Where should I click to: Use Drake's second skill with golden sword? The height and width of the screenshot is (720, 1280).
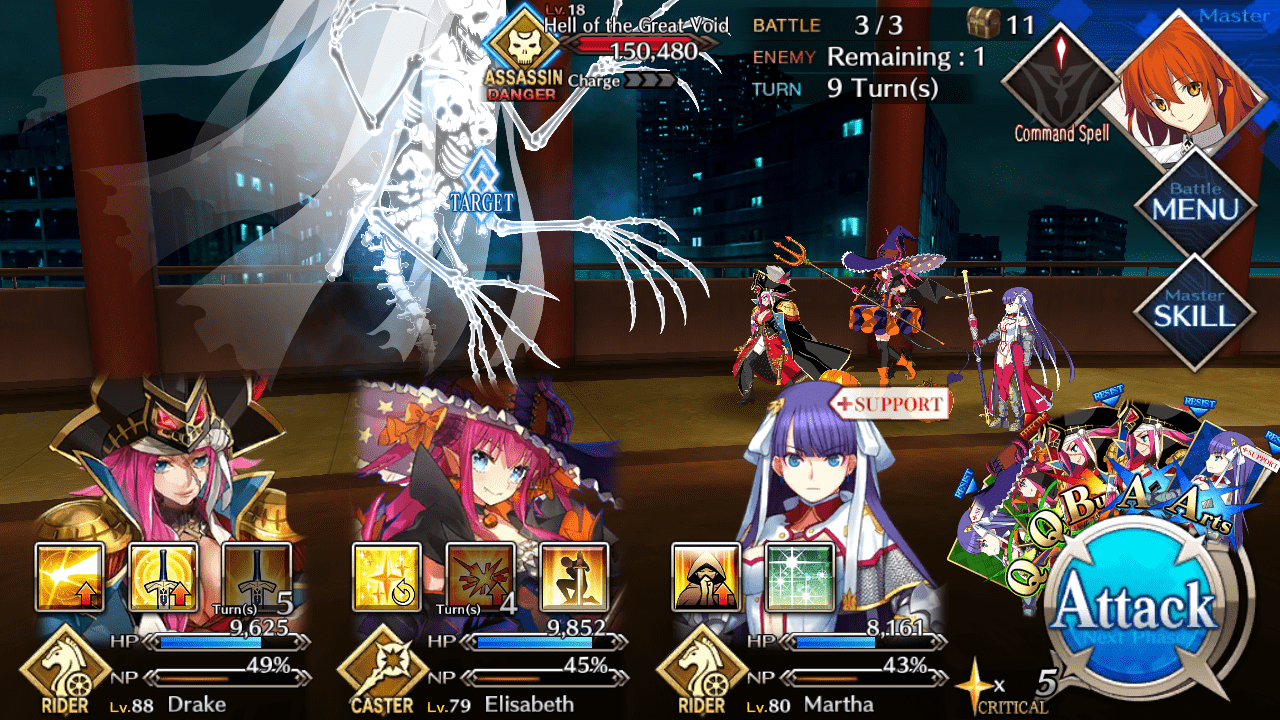coord(163,577)
